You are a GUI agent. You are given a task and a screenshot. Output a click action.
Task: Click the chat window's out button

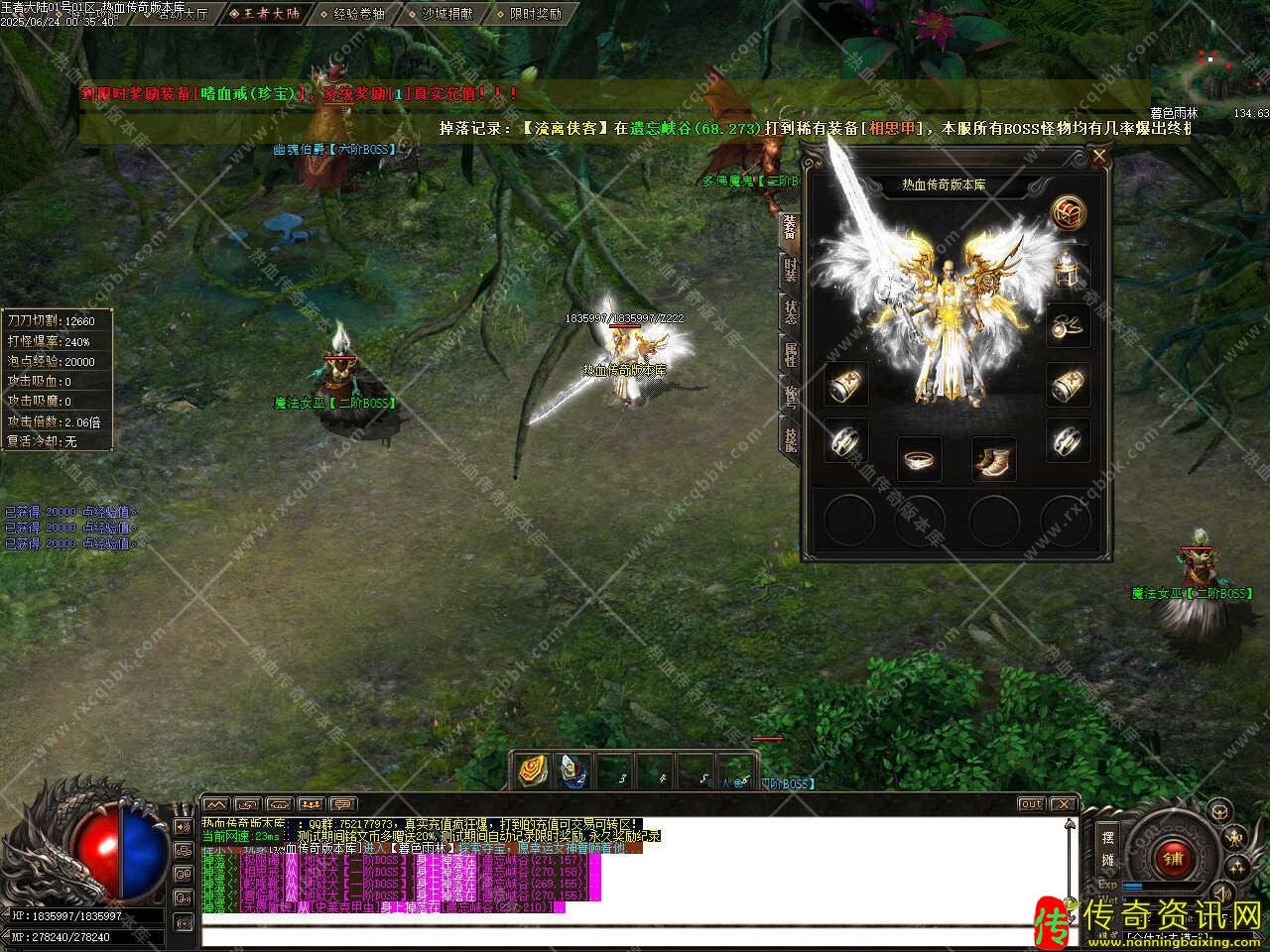tap(1031, 804)
